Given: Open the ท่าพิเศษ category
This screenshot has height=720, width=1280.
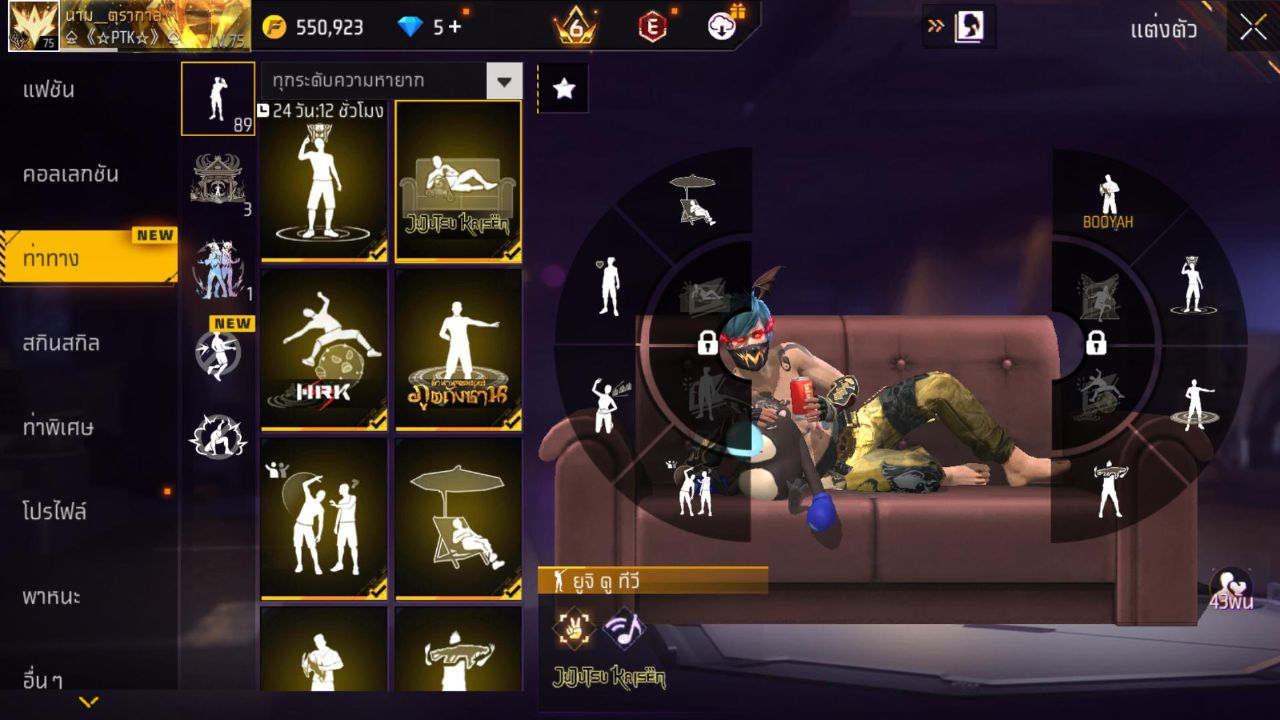Looking at the screenshot, I should tap(58, 427).
